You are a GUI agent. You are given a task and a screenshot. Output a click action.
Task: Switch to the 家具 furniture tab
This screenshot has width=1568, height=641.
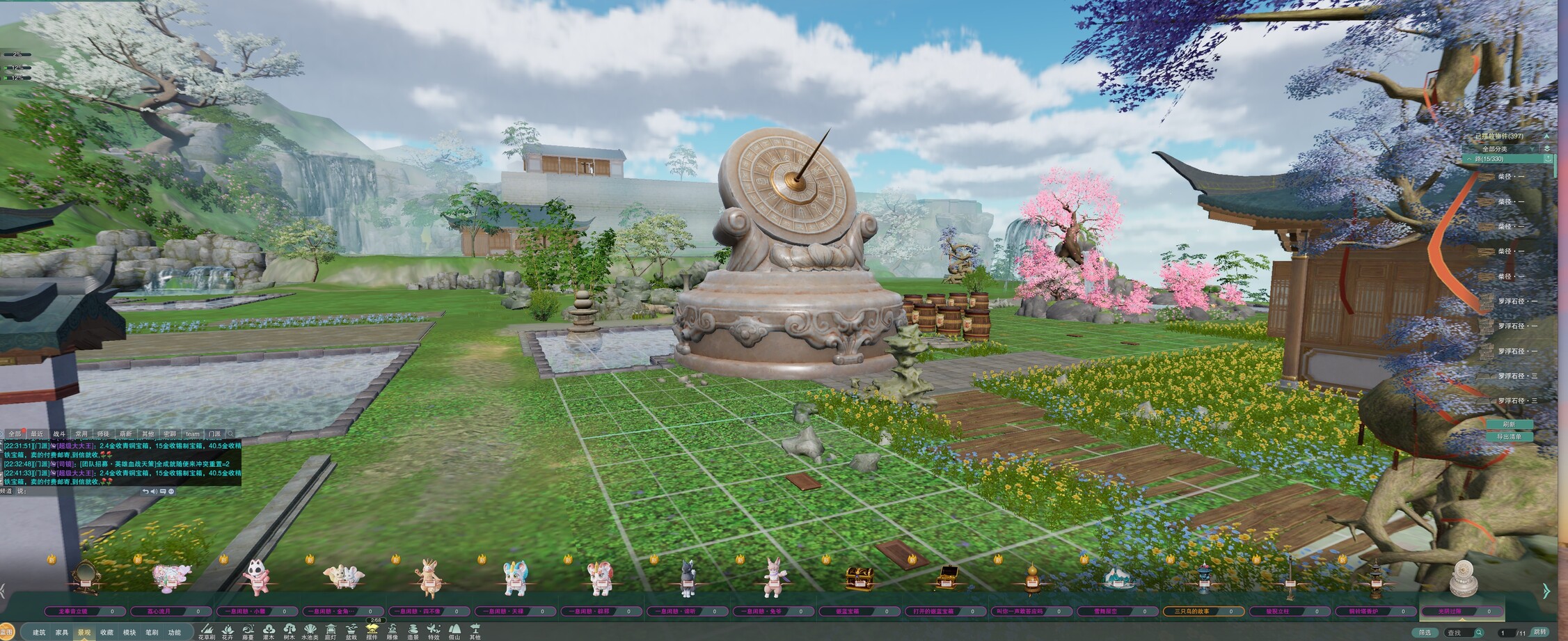tap(62, 632)
